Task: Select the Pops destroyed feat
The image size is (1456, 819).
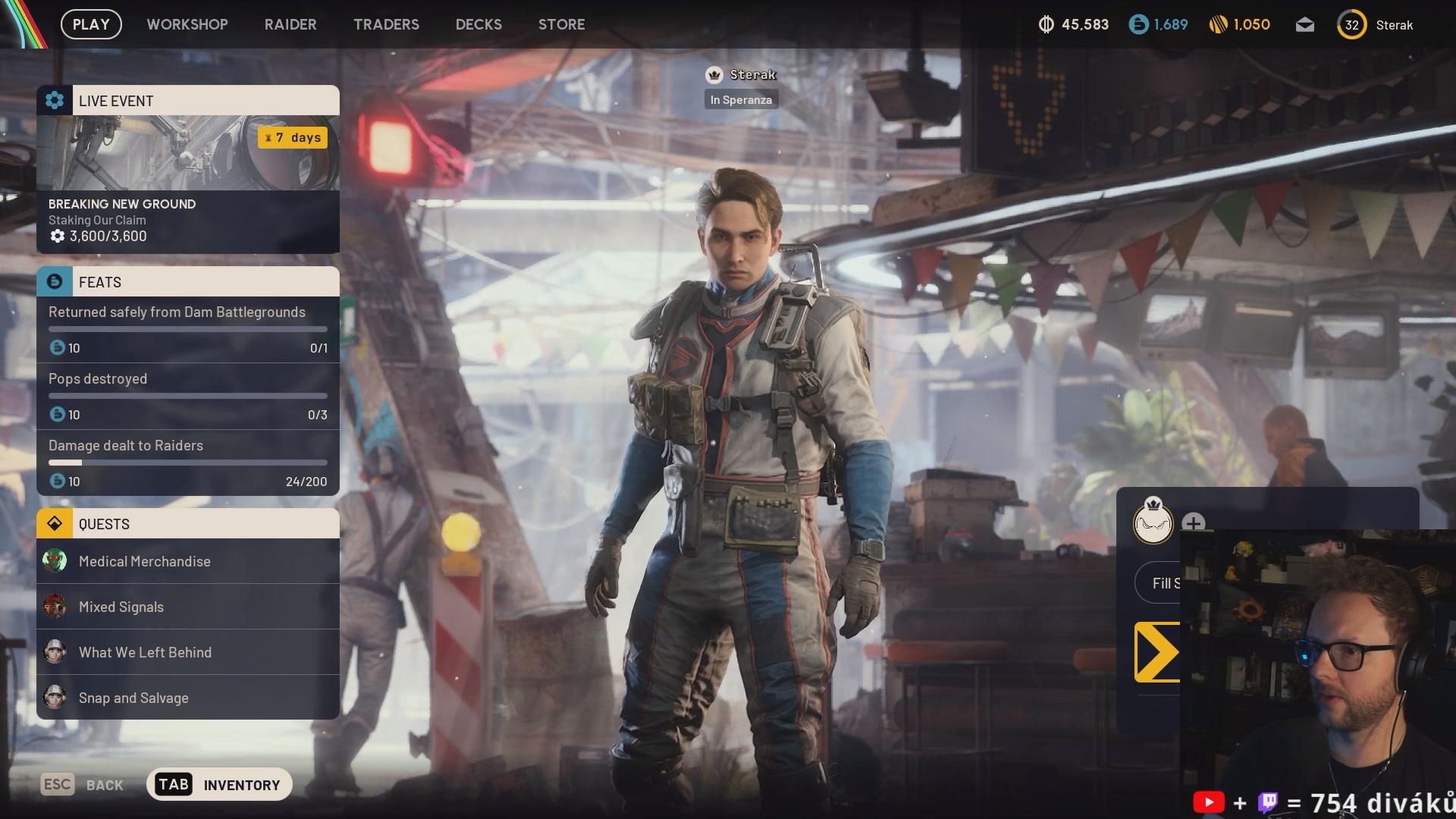Action: tap(188, 396)
